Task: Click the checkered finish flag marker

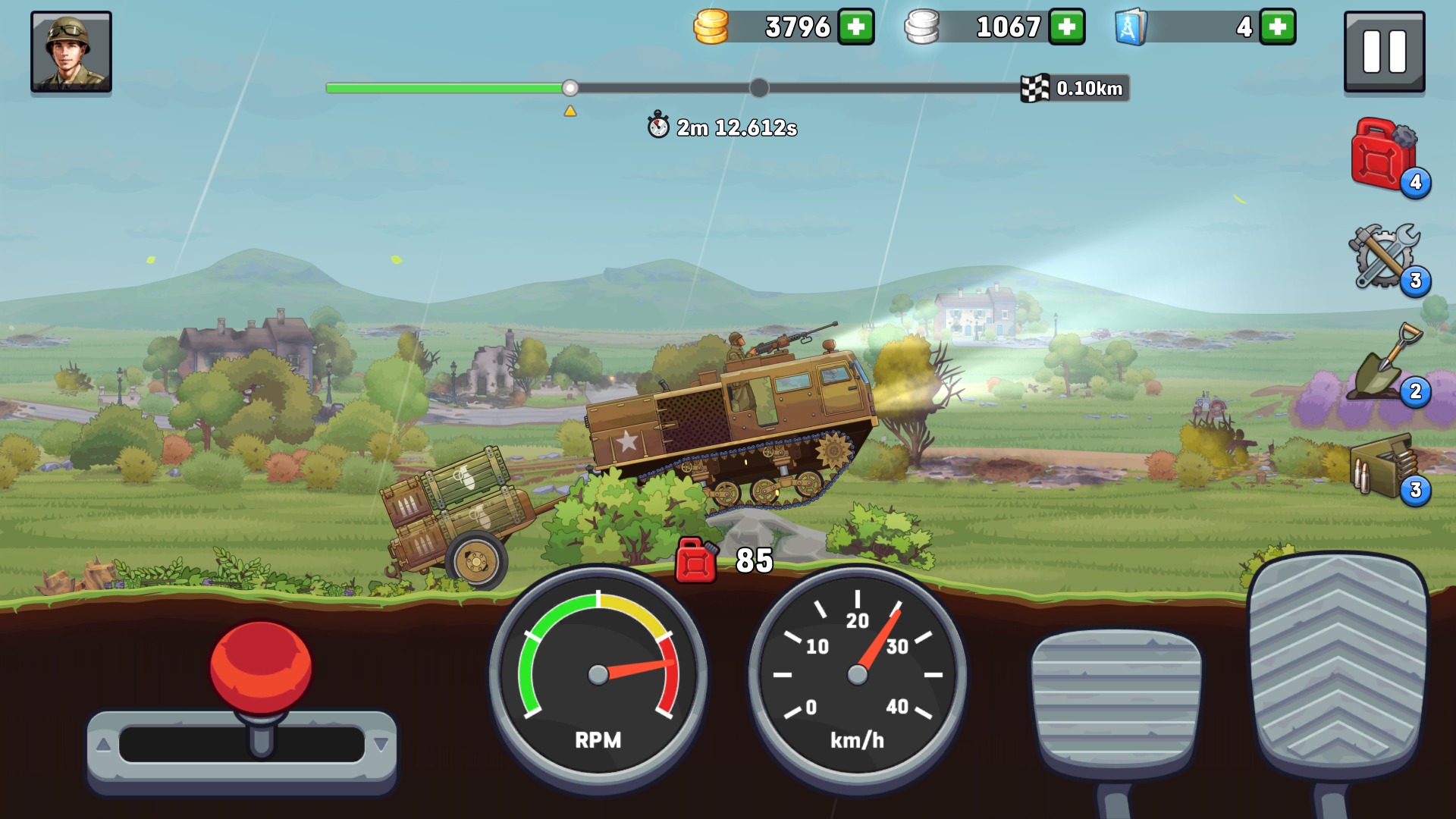Action: [x=1035, y=88]
